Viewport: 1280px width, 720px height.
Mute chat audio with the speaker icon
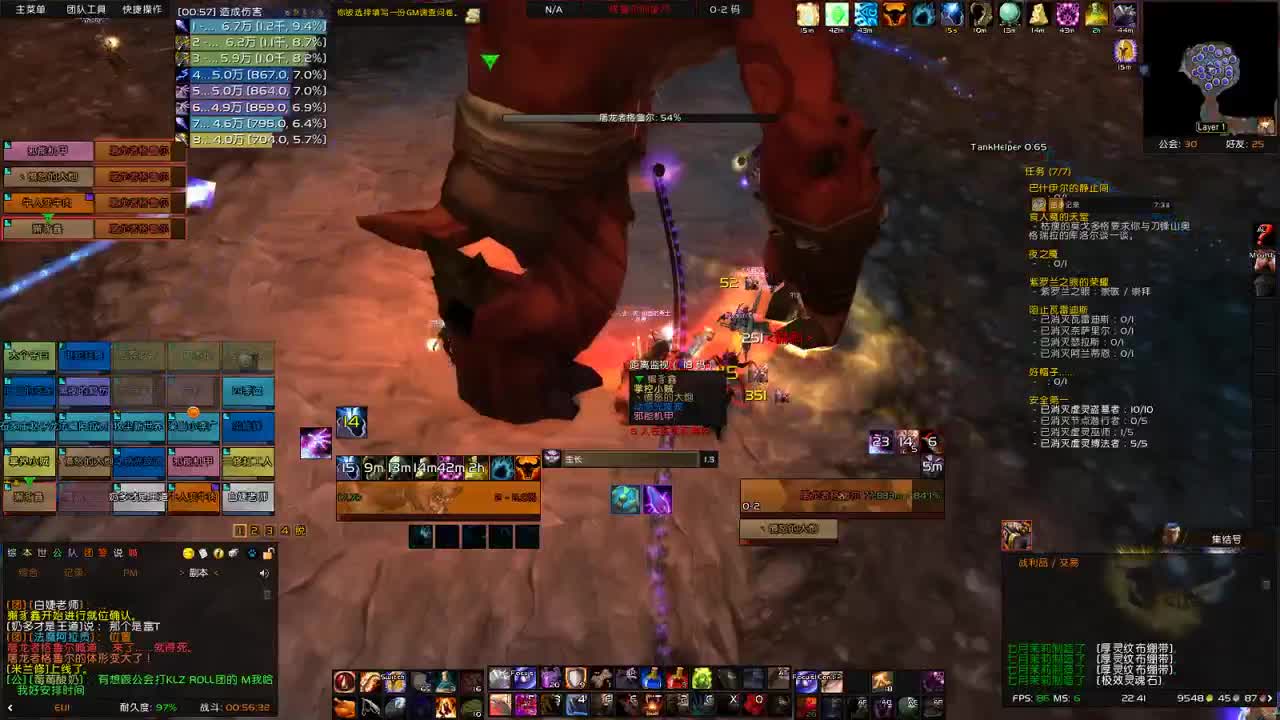pos(264,573)
